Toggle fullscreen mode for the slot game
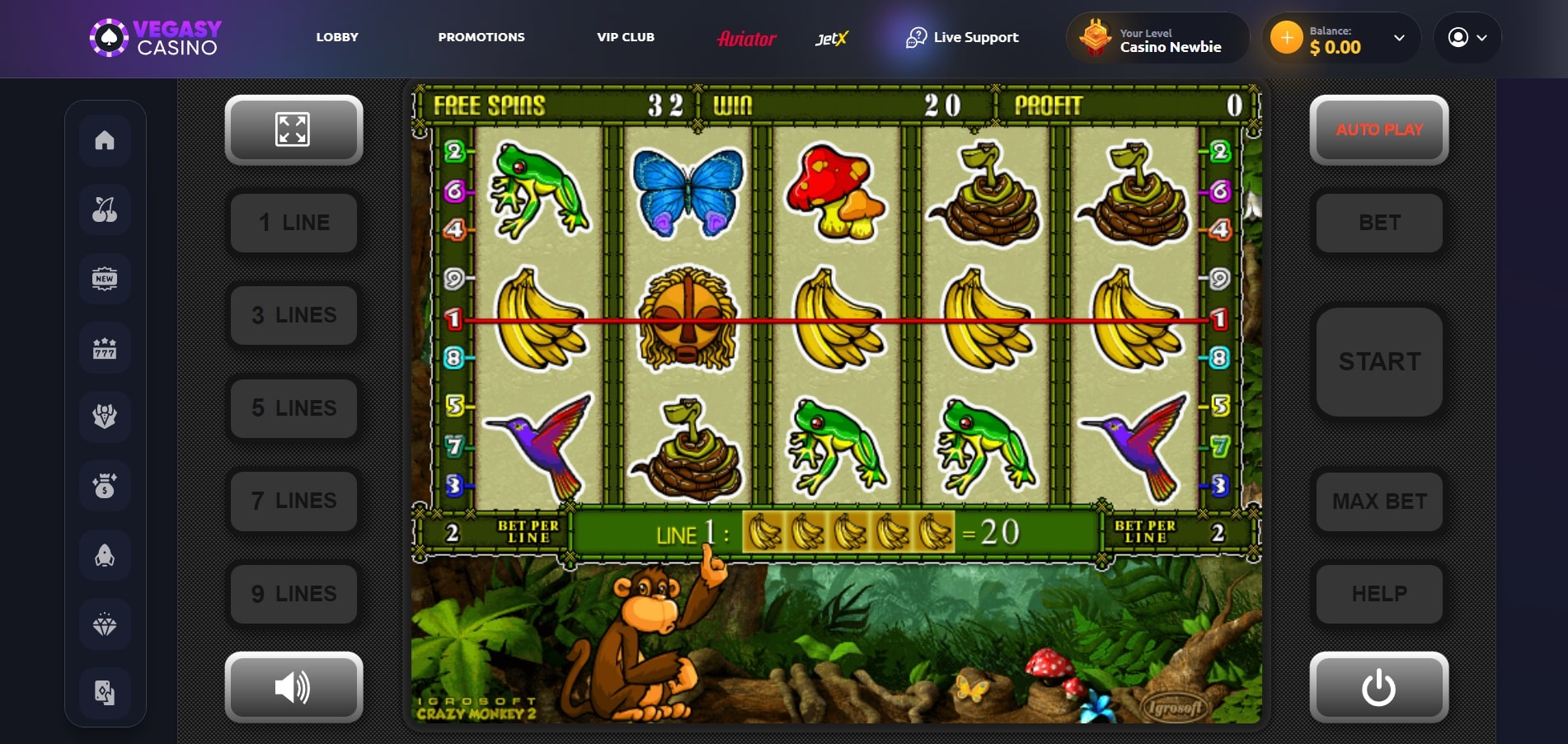 click(293, 129)
